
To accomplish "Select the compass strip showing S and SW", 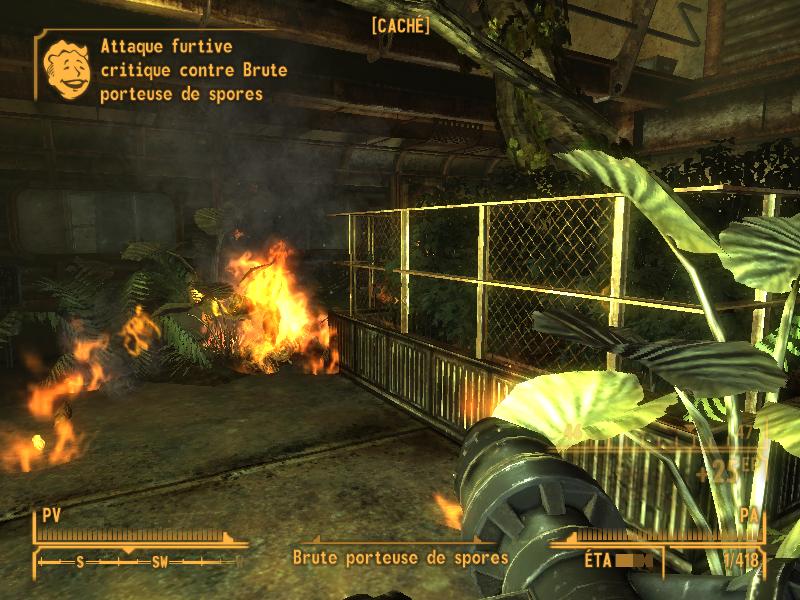I will tap(138, 561).
